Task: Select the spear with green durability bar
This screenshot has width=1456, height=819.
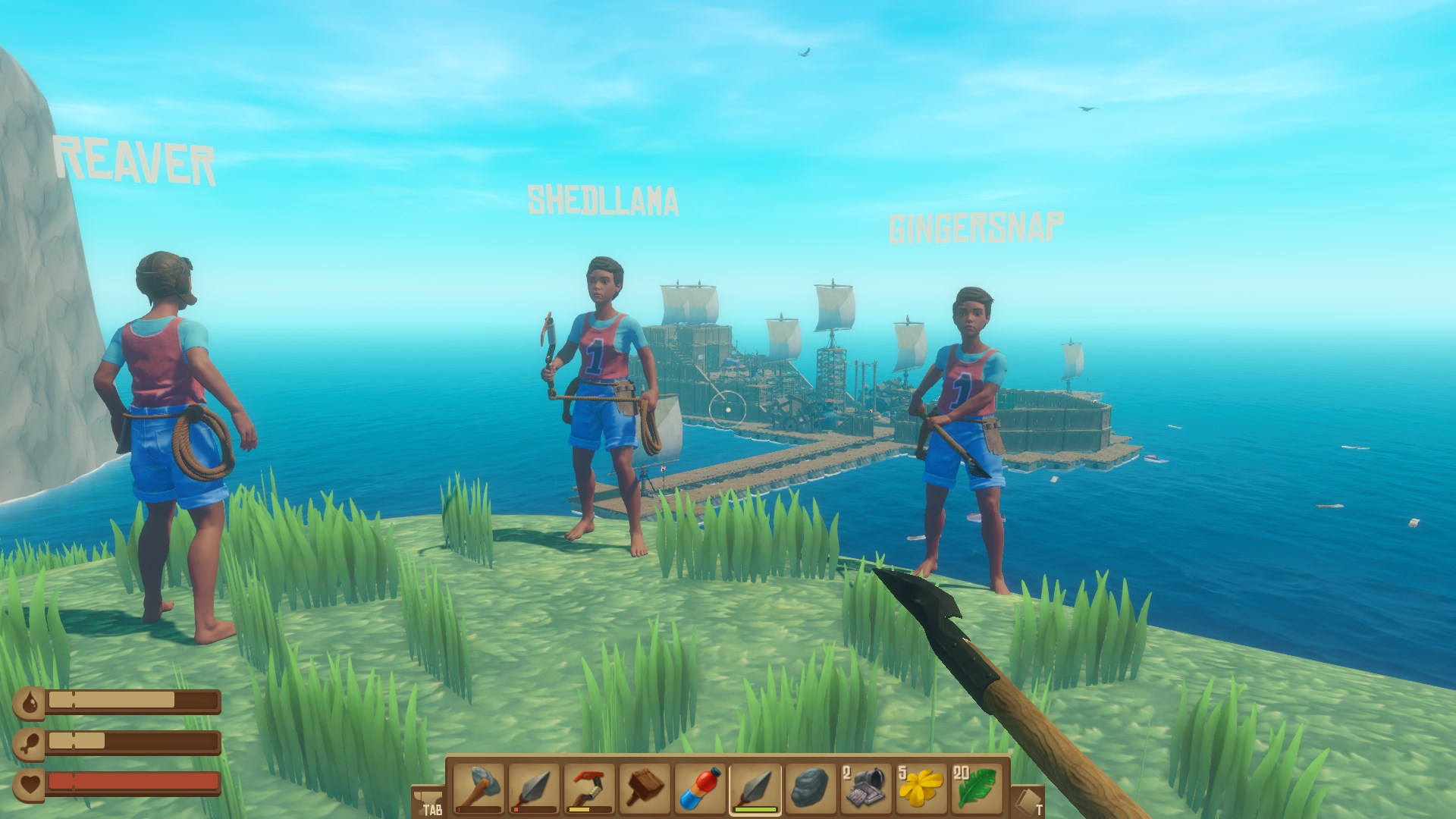Action: [755, 787]
